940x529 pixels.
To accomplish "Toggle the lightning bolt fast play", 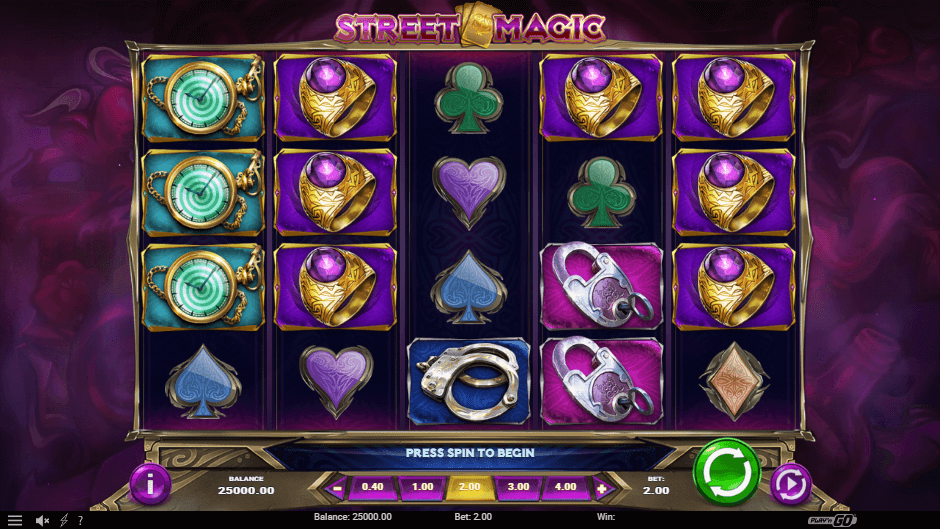I will point(64,520).
